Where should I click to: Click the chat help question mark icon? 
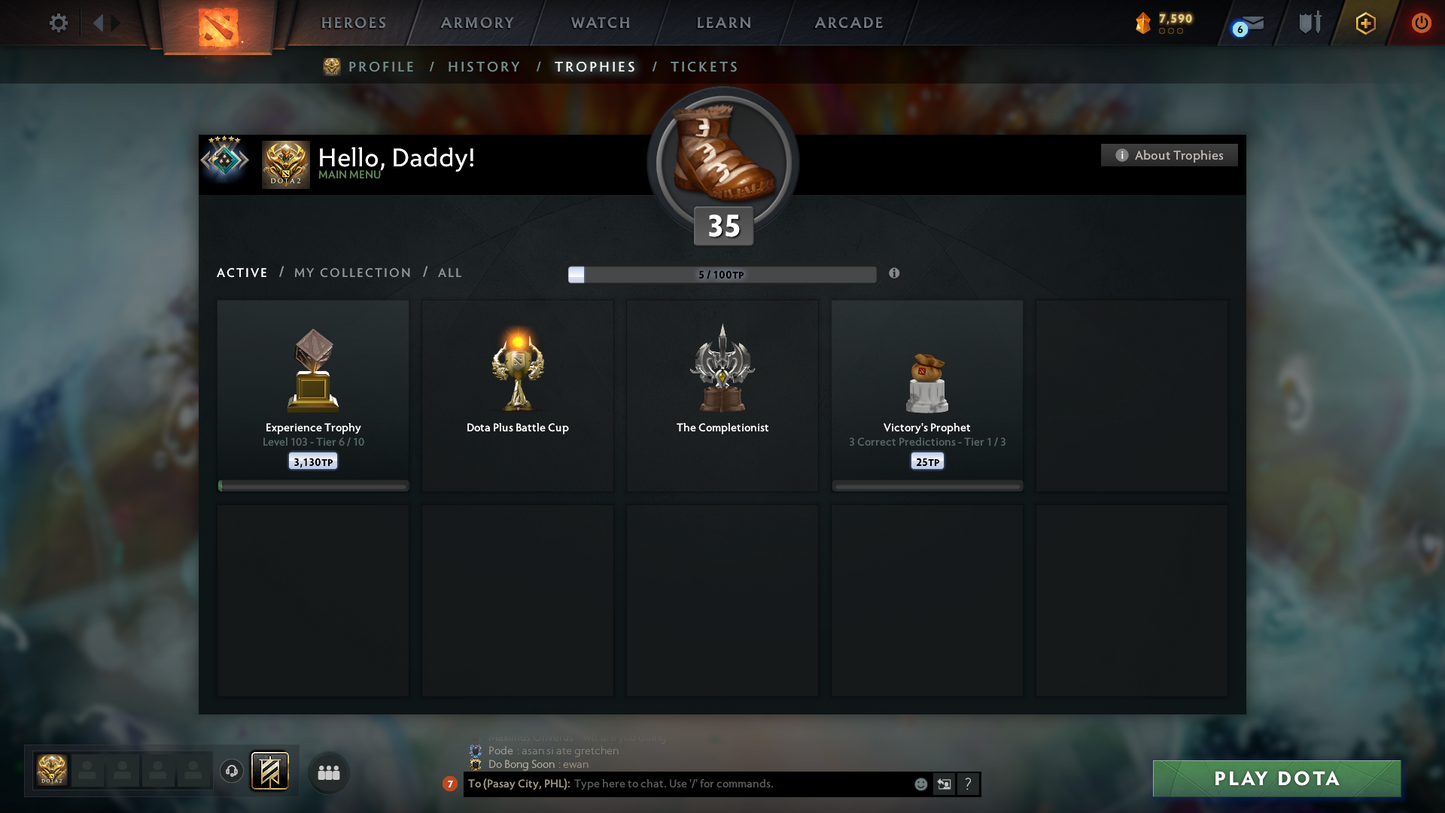pyautogui.click(x=967, y=784)
